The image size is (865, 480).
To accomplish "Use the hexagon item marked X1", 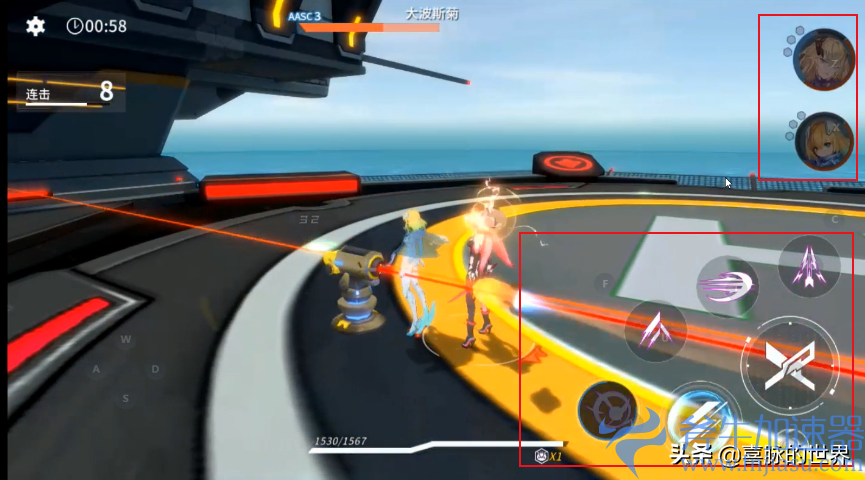I will point(543,456).
